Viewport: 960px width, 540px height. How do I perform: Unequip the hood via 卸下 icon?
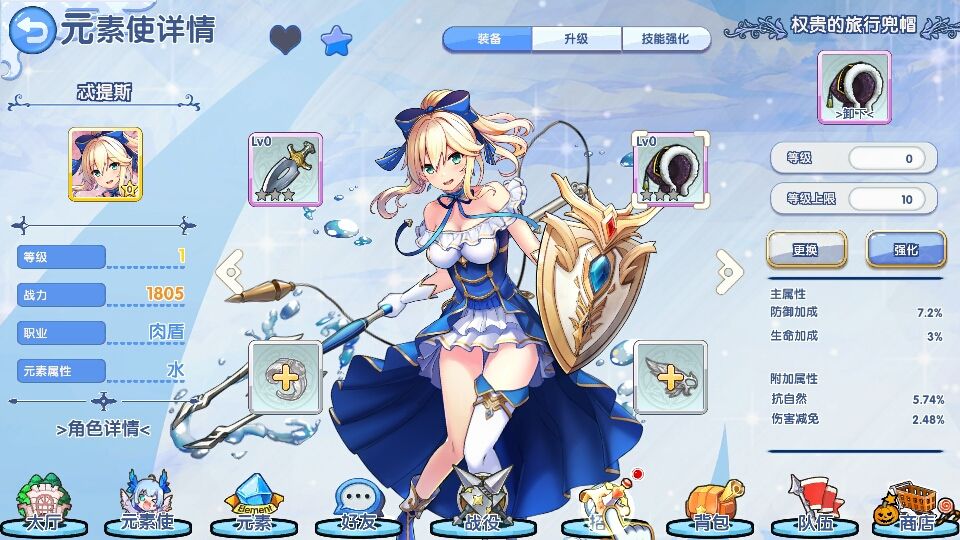(854, 87)
